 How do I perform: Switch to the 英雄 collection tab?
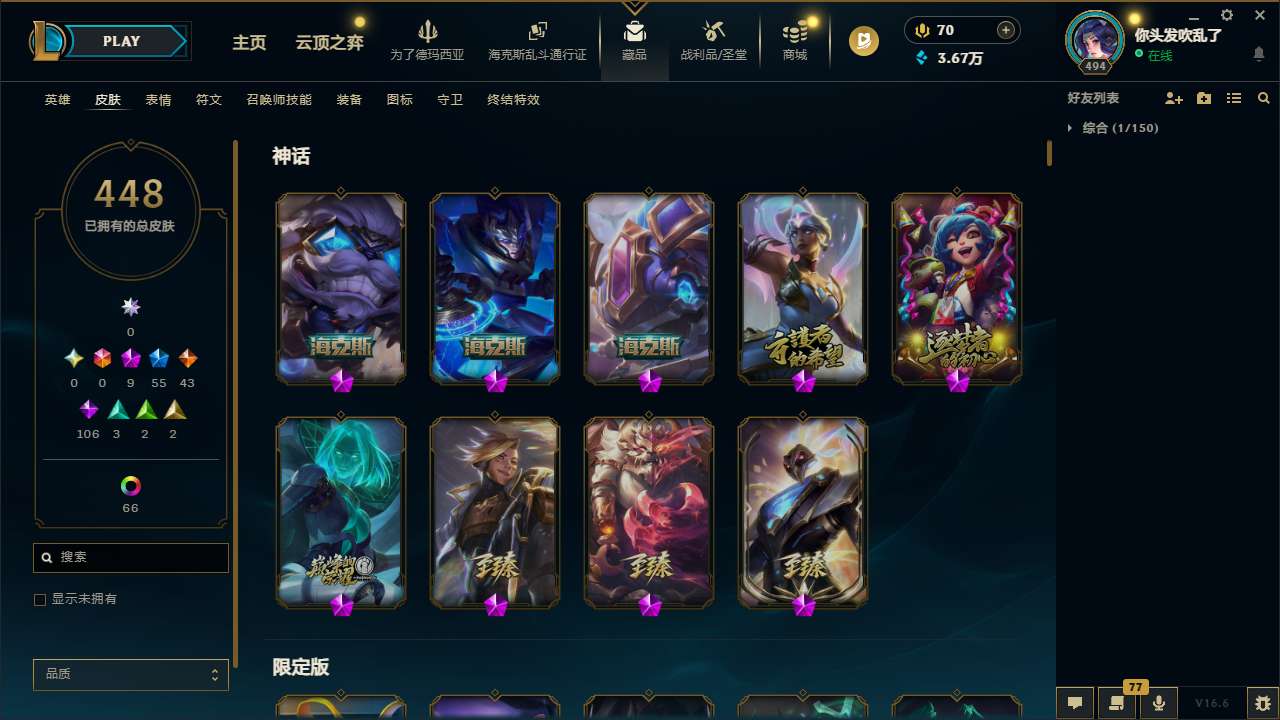(57, 100)
